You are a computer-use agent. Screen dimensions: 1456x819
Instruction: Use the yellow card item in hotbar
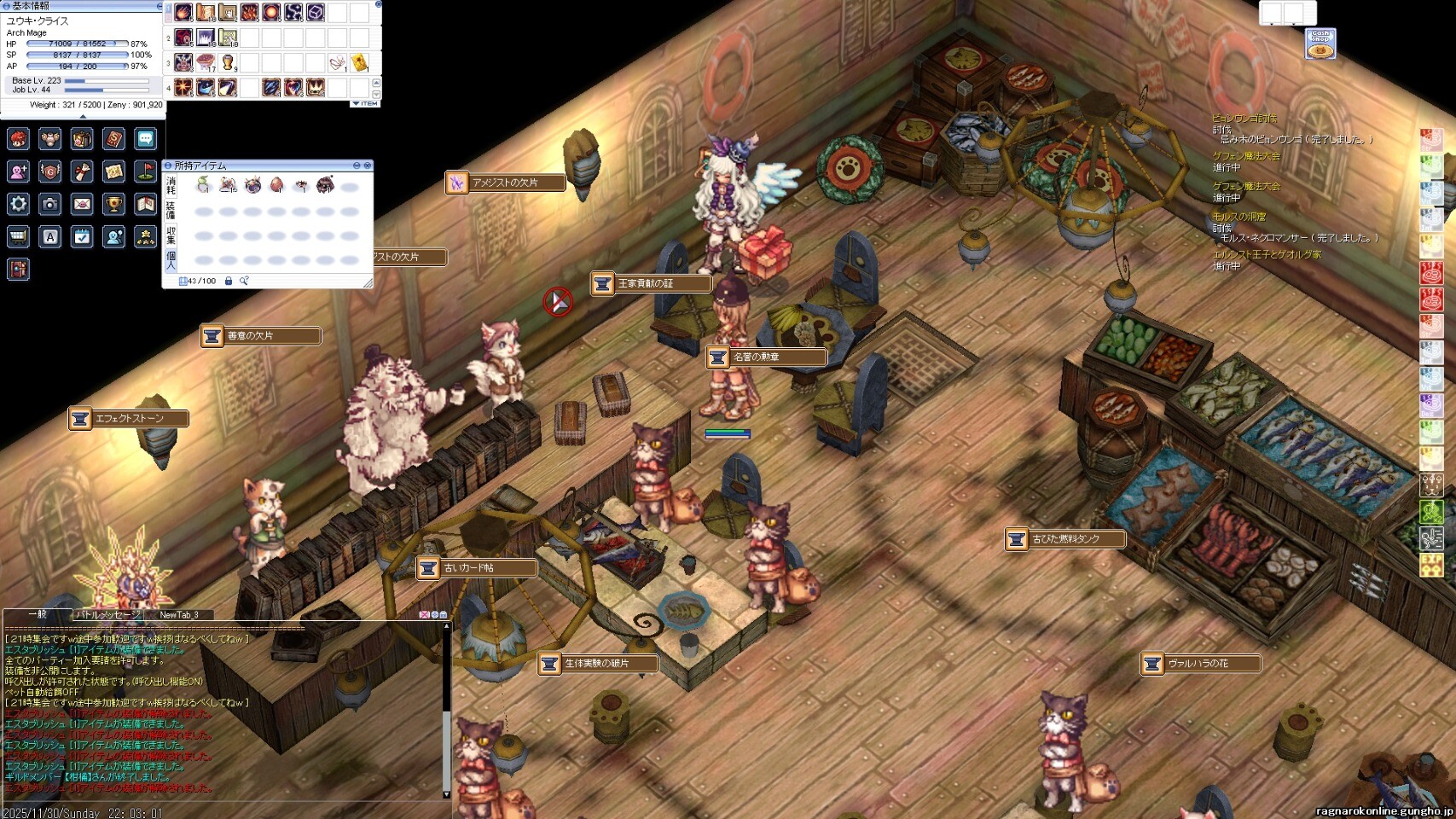[359, 62]
